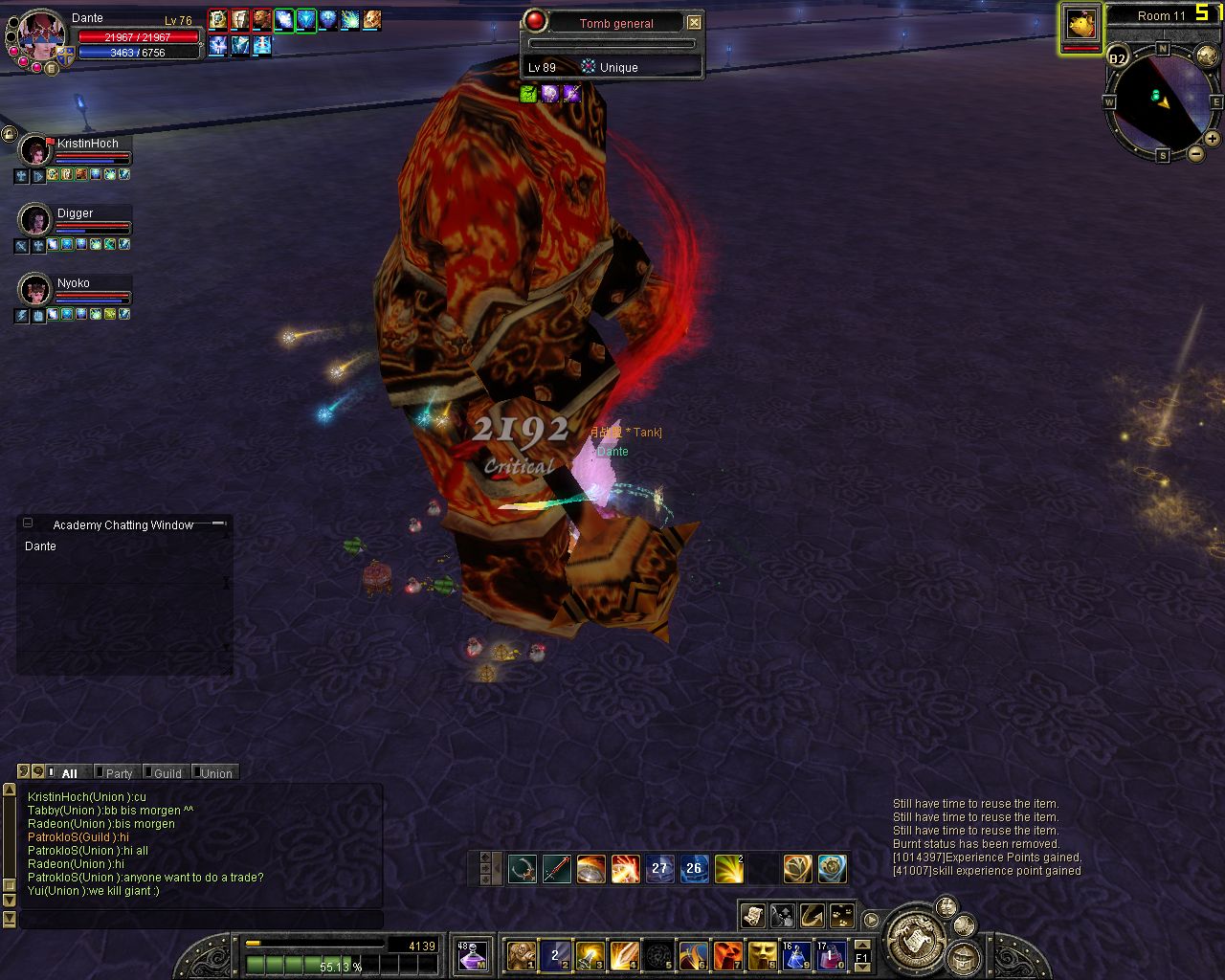This screenshot has width=1225, height=980.
Task: Open the world map globe button
Action: (1207, 56)
